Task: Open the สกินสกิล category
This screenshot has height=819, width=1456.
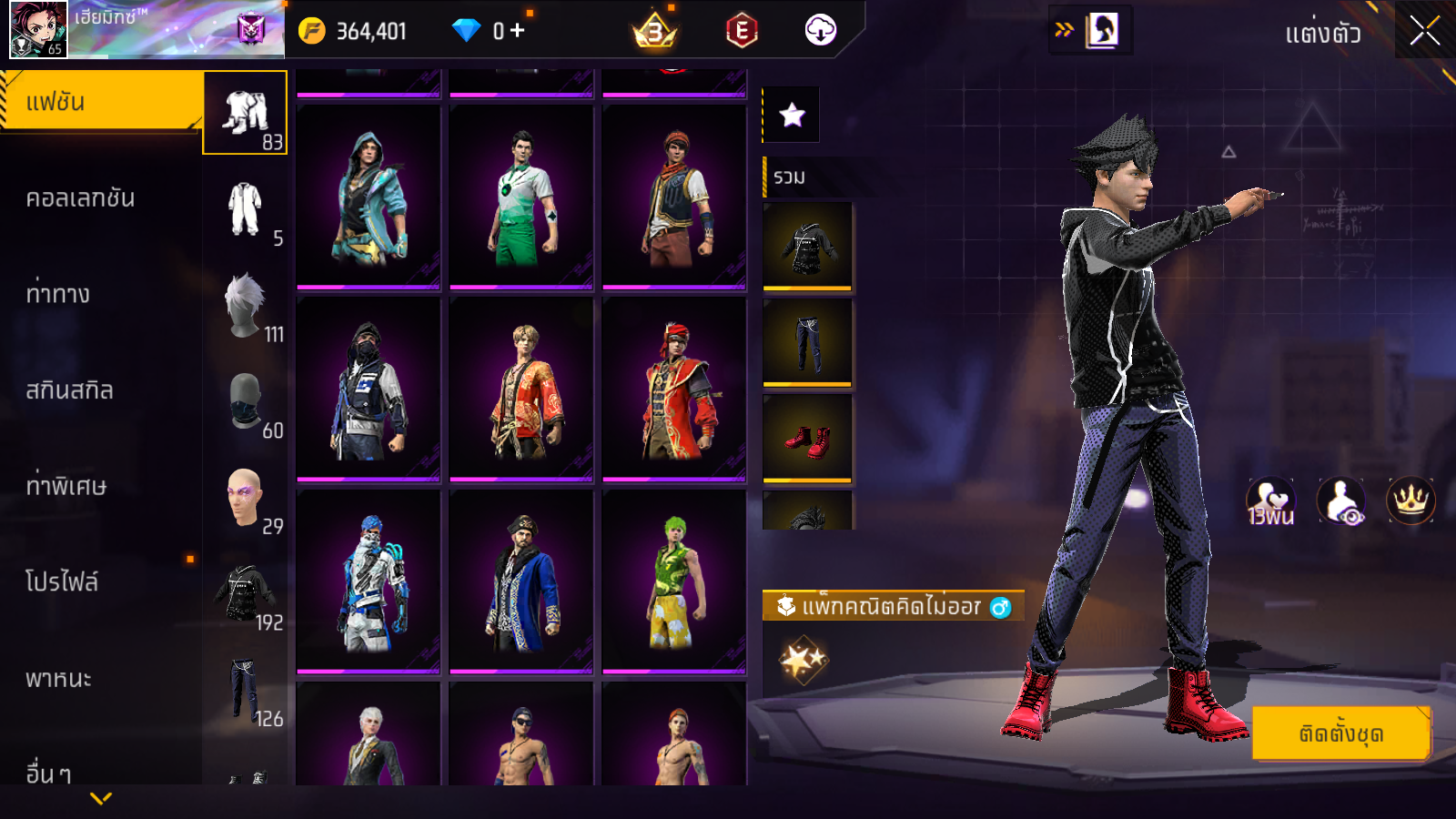Action: coord(69,390)
